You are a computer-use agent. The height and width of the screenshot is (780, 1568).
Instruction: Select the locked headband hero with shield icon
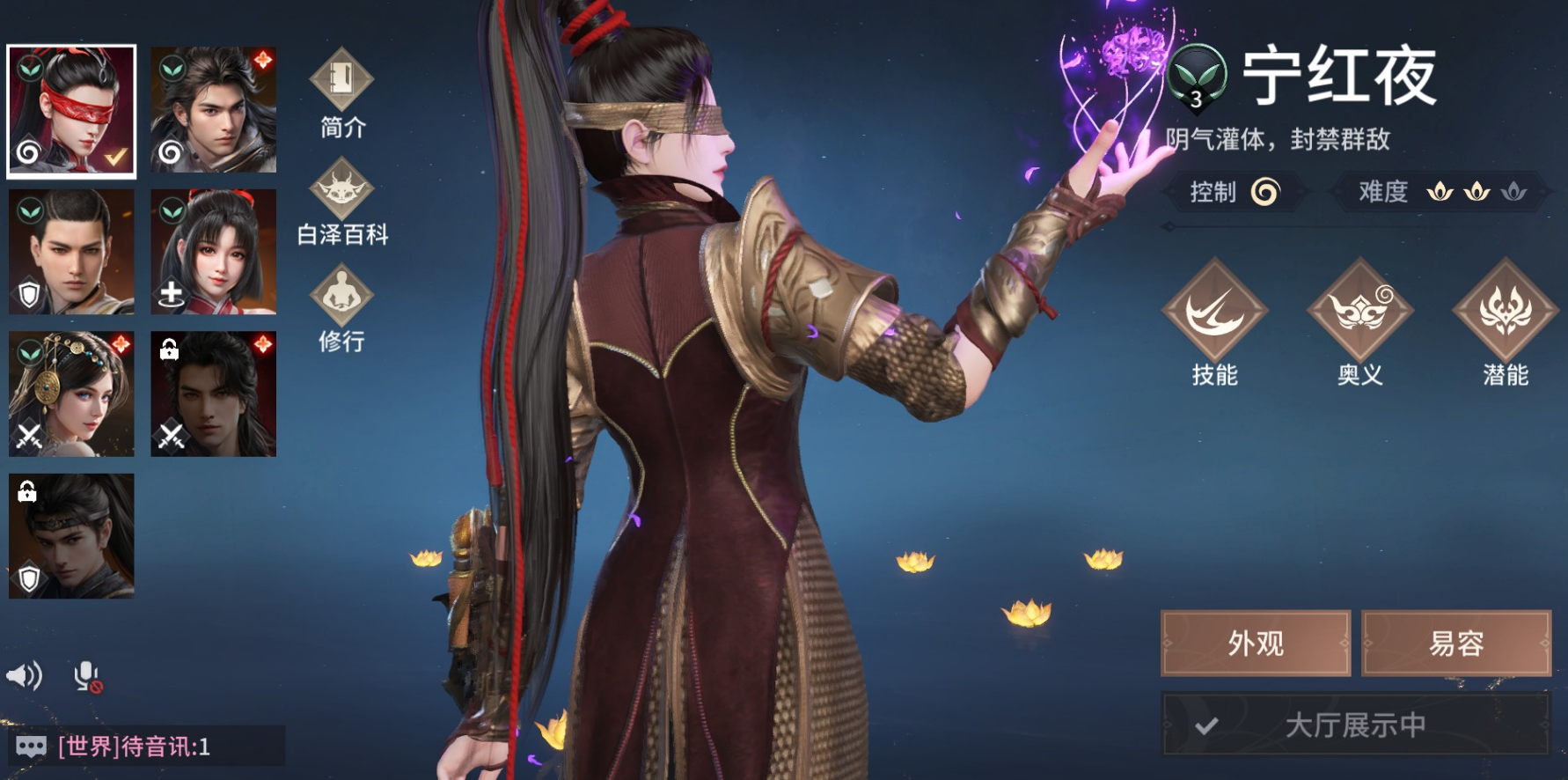point(71,536)
